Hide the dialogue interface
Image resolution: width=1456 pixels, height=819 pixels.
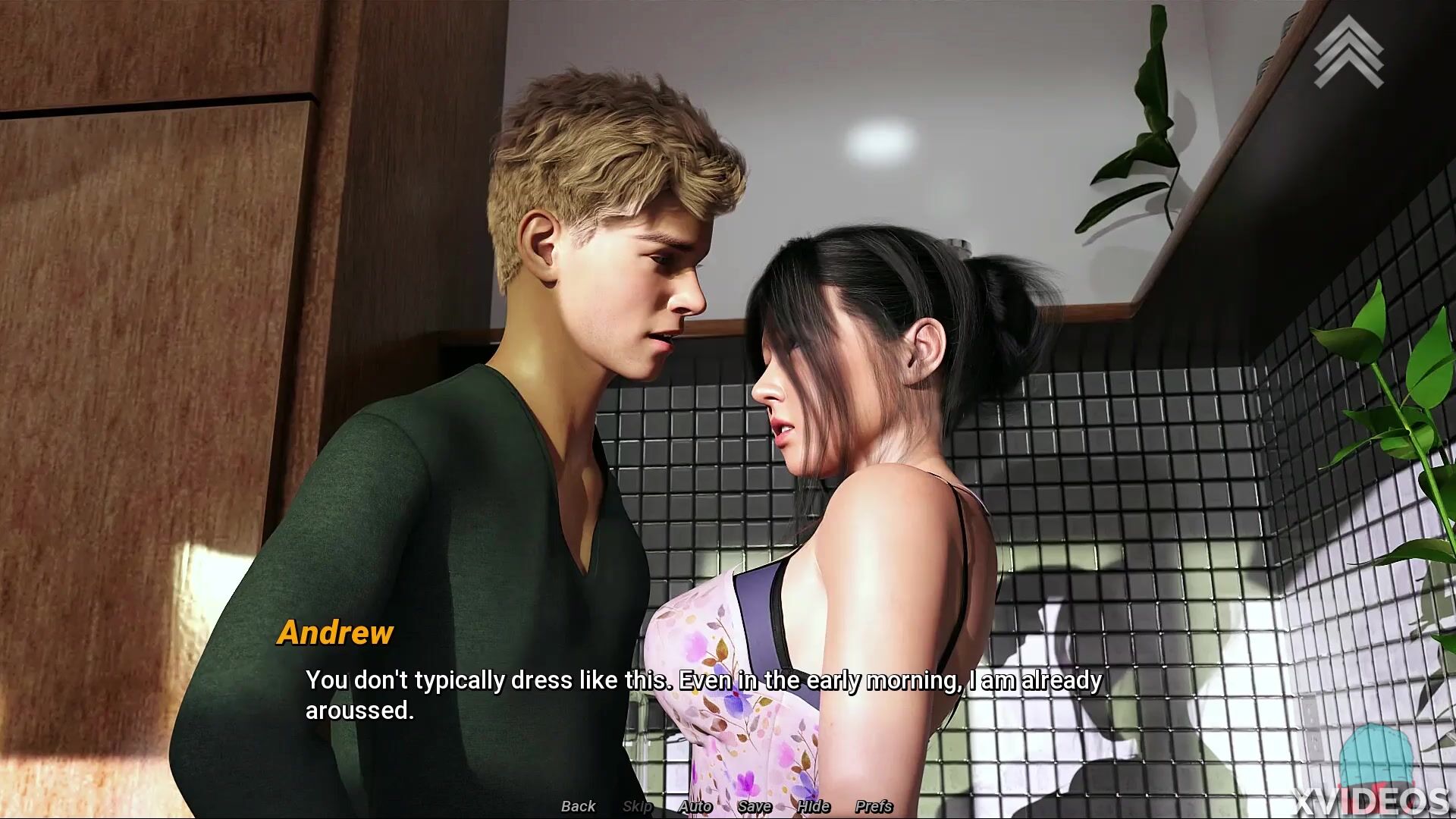tap(813, 806)
